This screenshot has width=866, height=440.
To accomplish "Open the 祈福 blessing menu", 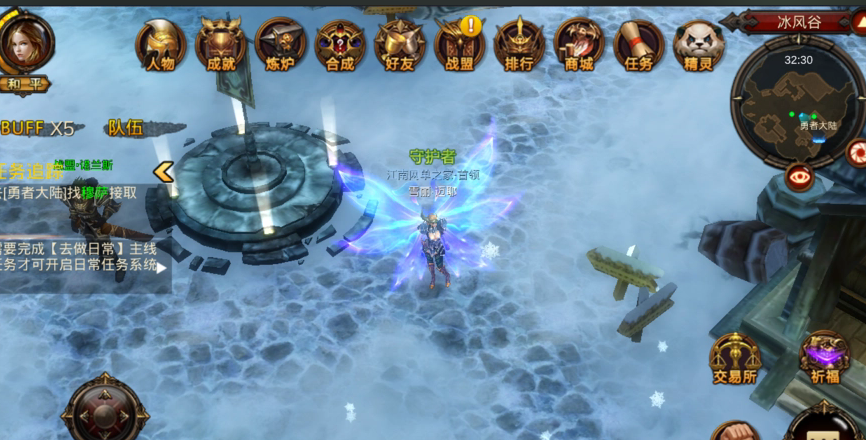I will pos(825,357).
